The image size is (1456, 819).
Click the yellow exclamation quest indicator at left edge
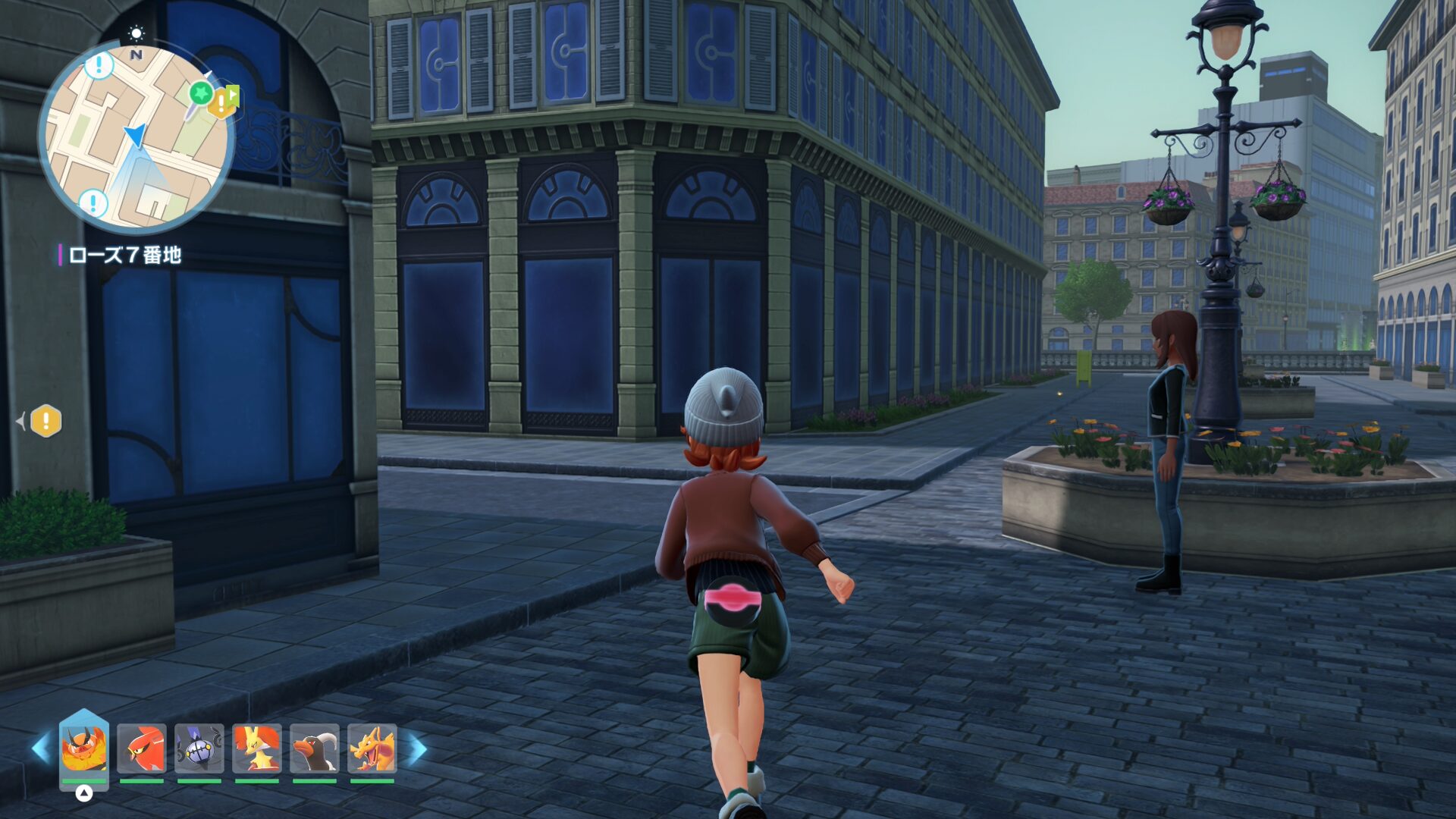coord(45,421)
